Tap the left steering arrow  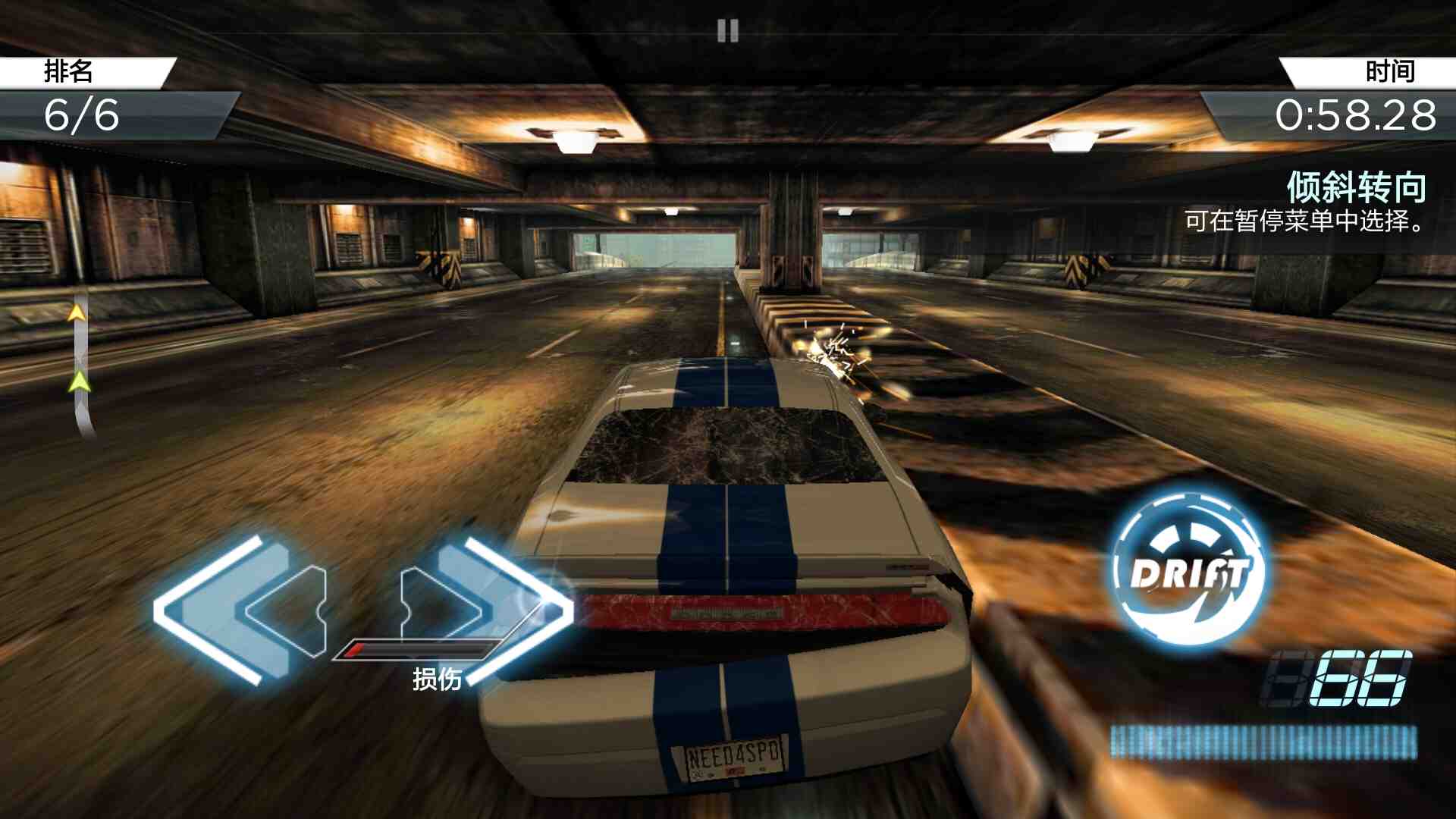coord(243,610)
